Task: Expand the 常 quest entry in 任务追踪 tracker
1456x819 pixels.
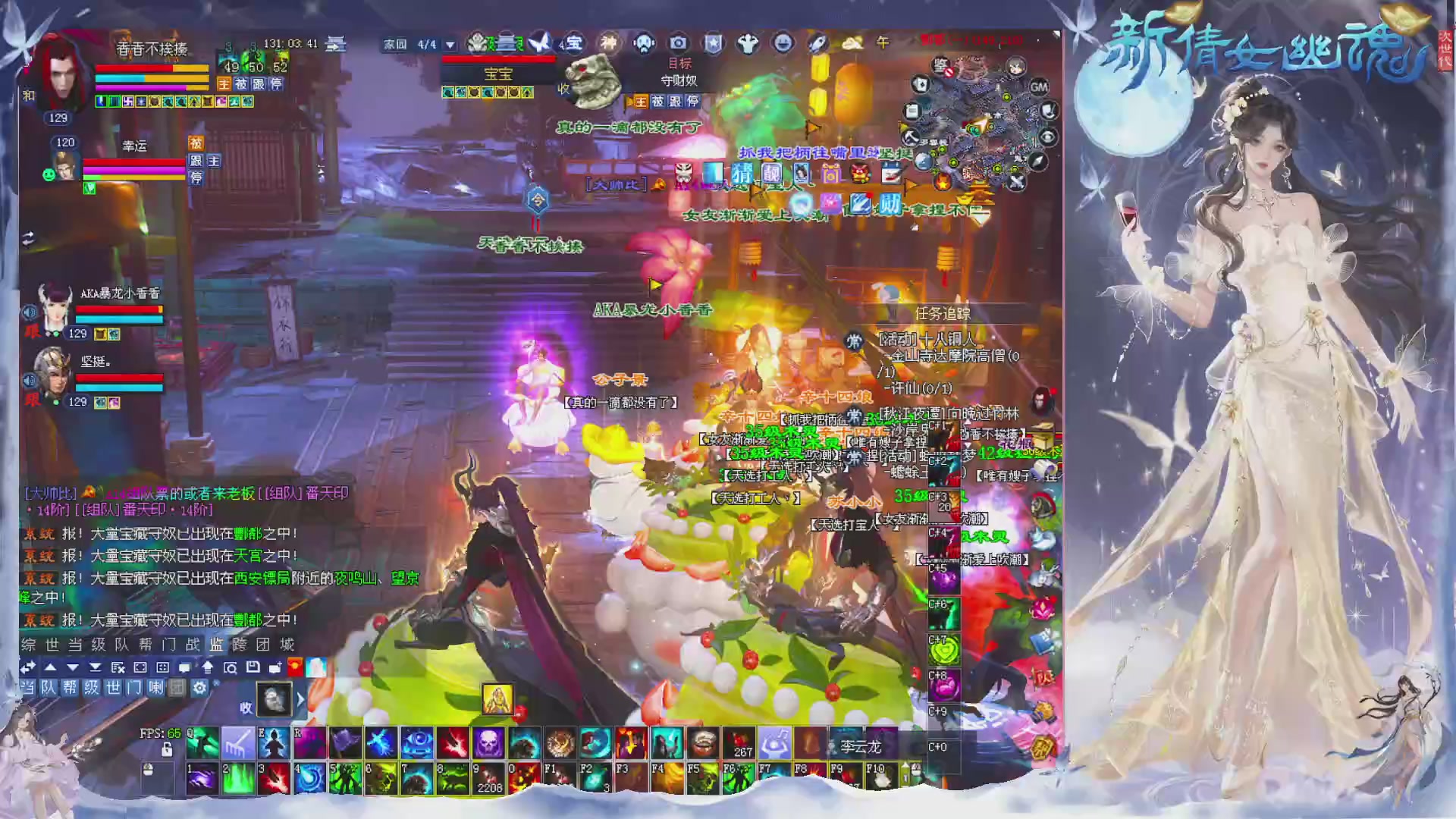Action: [x=853, y=341]
